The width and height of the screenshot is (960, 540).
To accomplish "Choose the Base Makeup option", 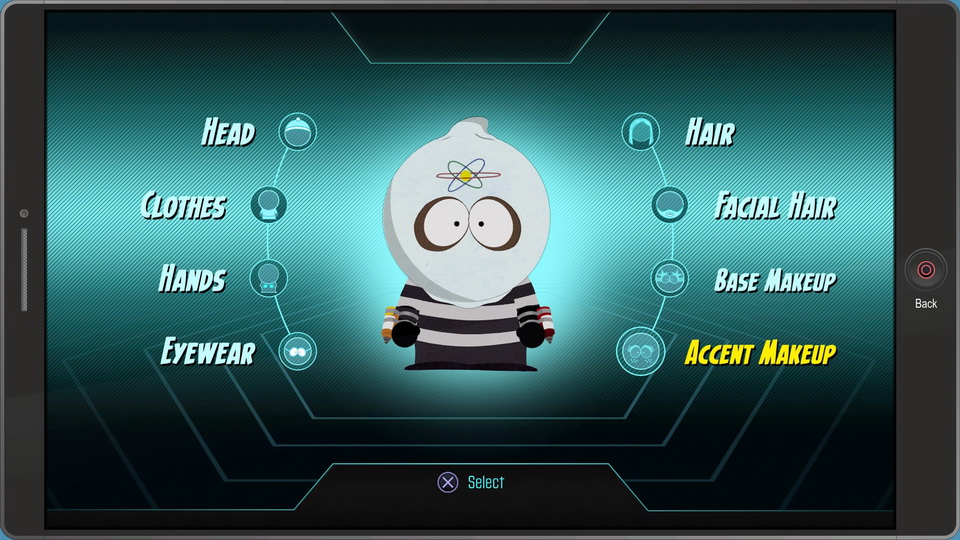I will tap(775, 280).
